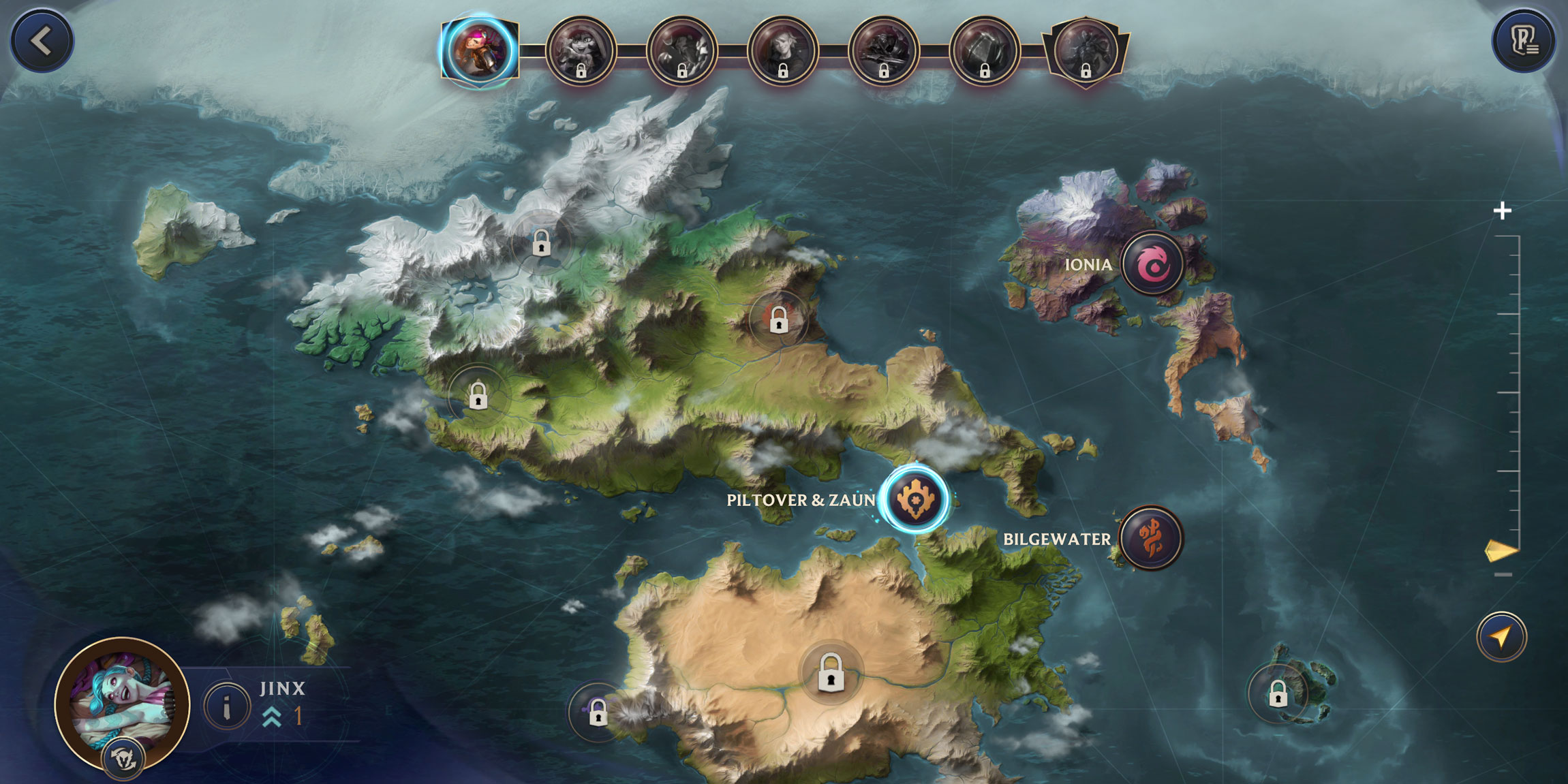The height and width of the screenshot is (784, 1568).
Task: Travel to the Ionia region marker
Action: pos(1152,264)
